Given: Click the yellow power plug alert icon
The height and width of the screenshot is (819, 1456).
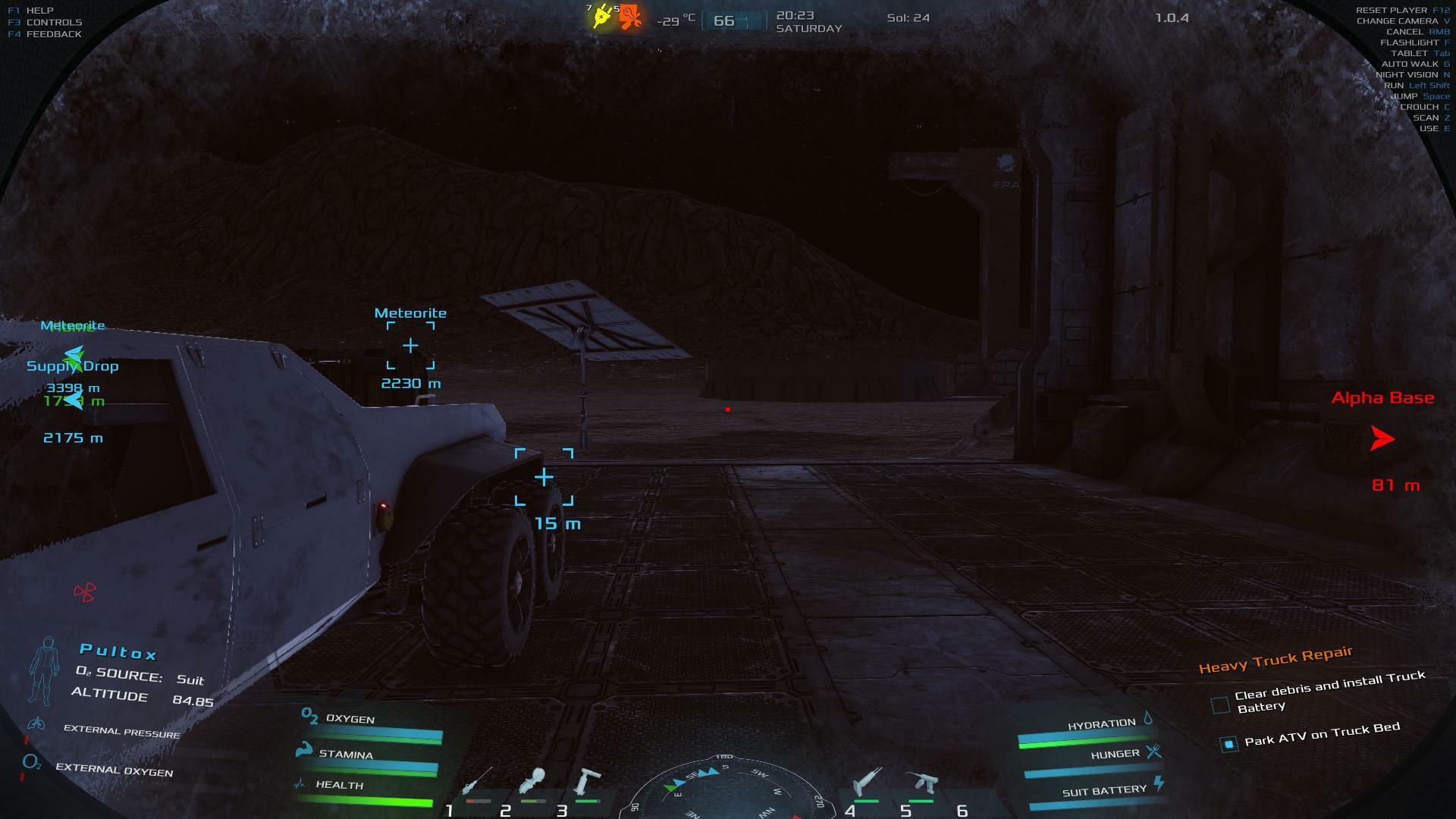Looking at the screenshot, I should click(602, 17).
